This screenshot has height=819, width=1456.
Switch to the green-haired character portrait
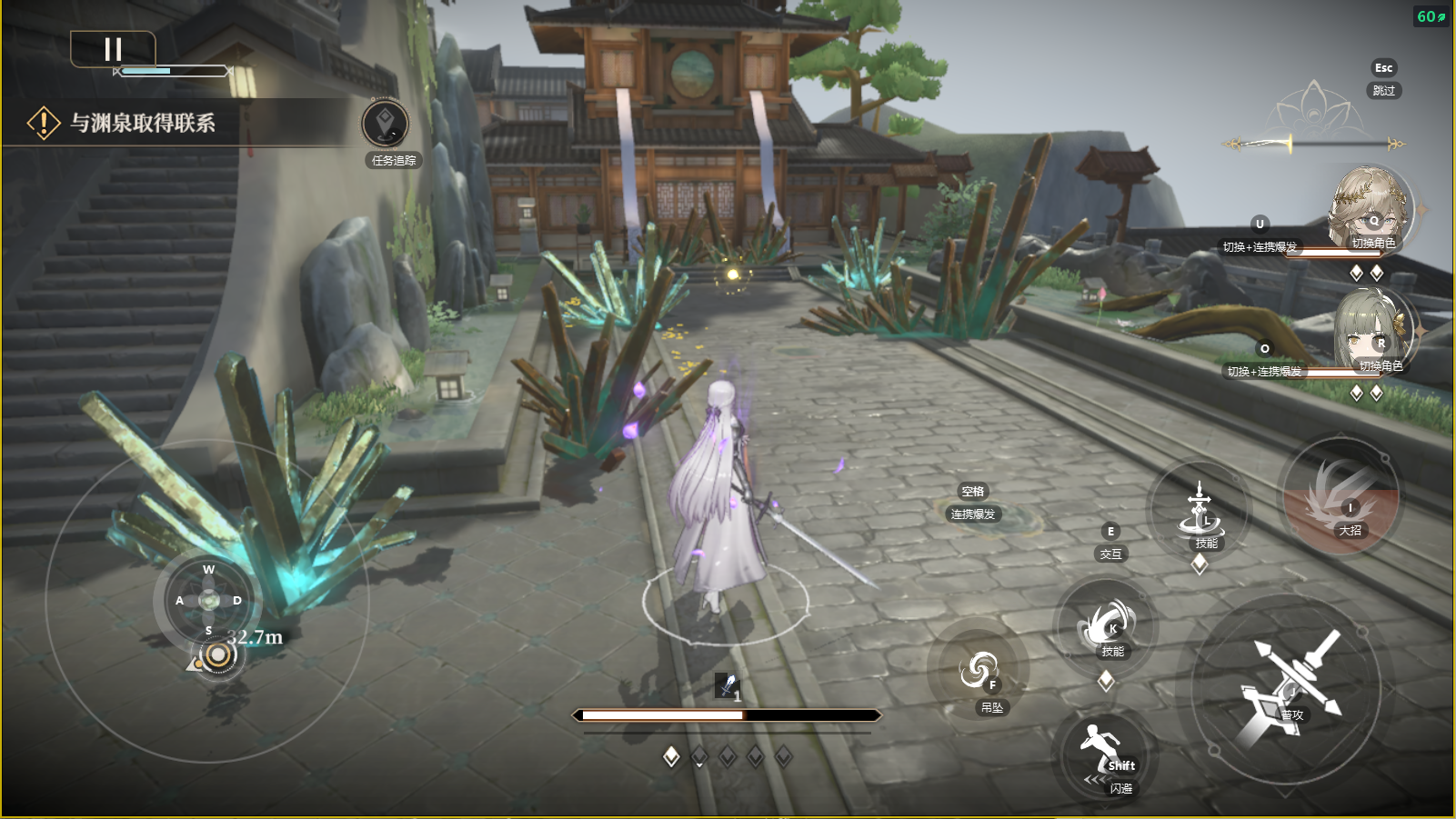(x=1372, y=332)
